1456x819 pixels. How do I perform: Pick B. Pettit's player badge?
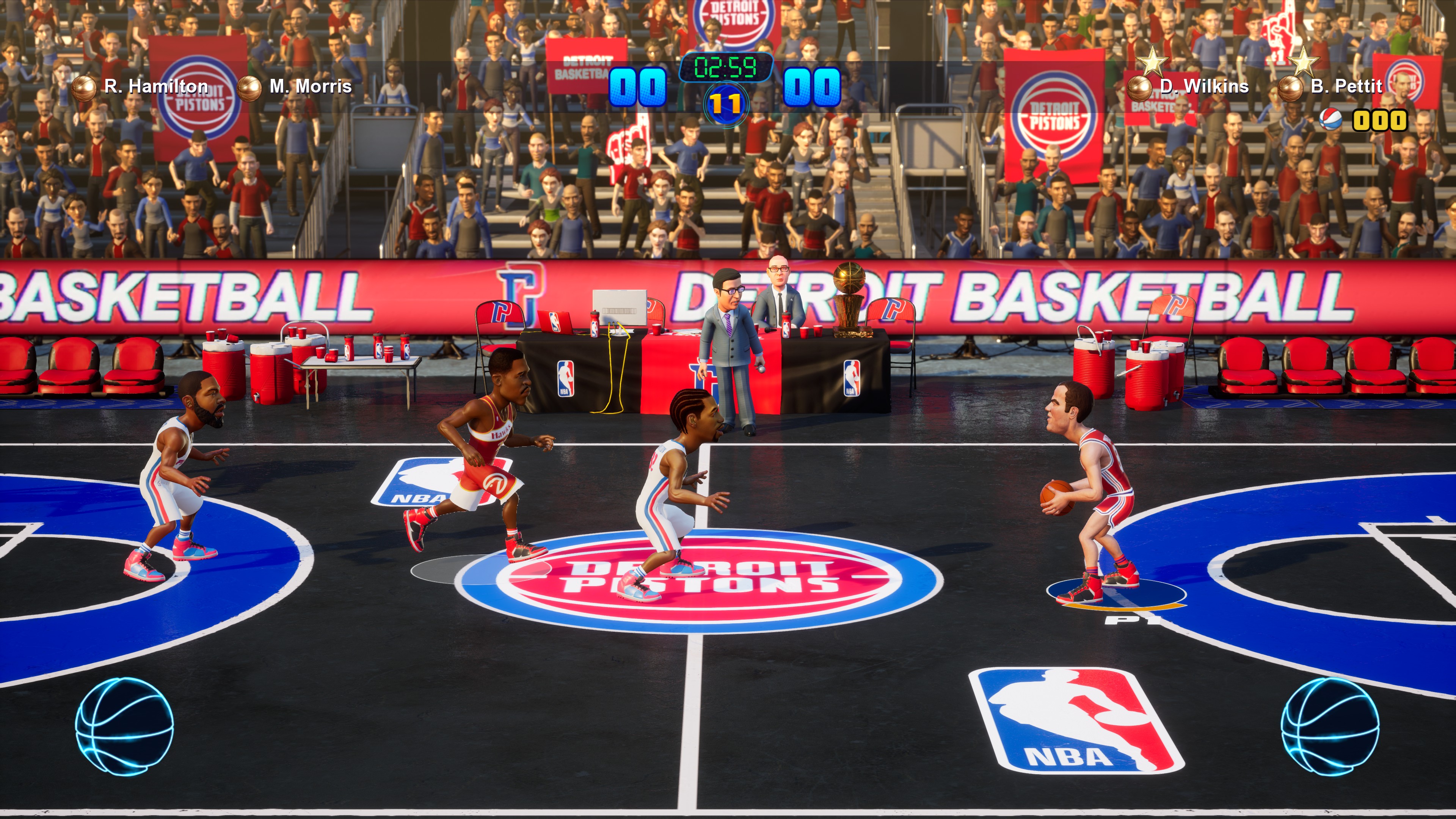(1291, 88)
